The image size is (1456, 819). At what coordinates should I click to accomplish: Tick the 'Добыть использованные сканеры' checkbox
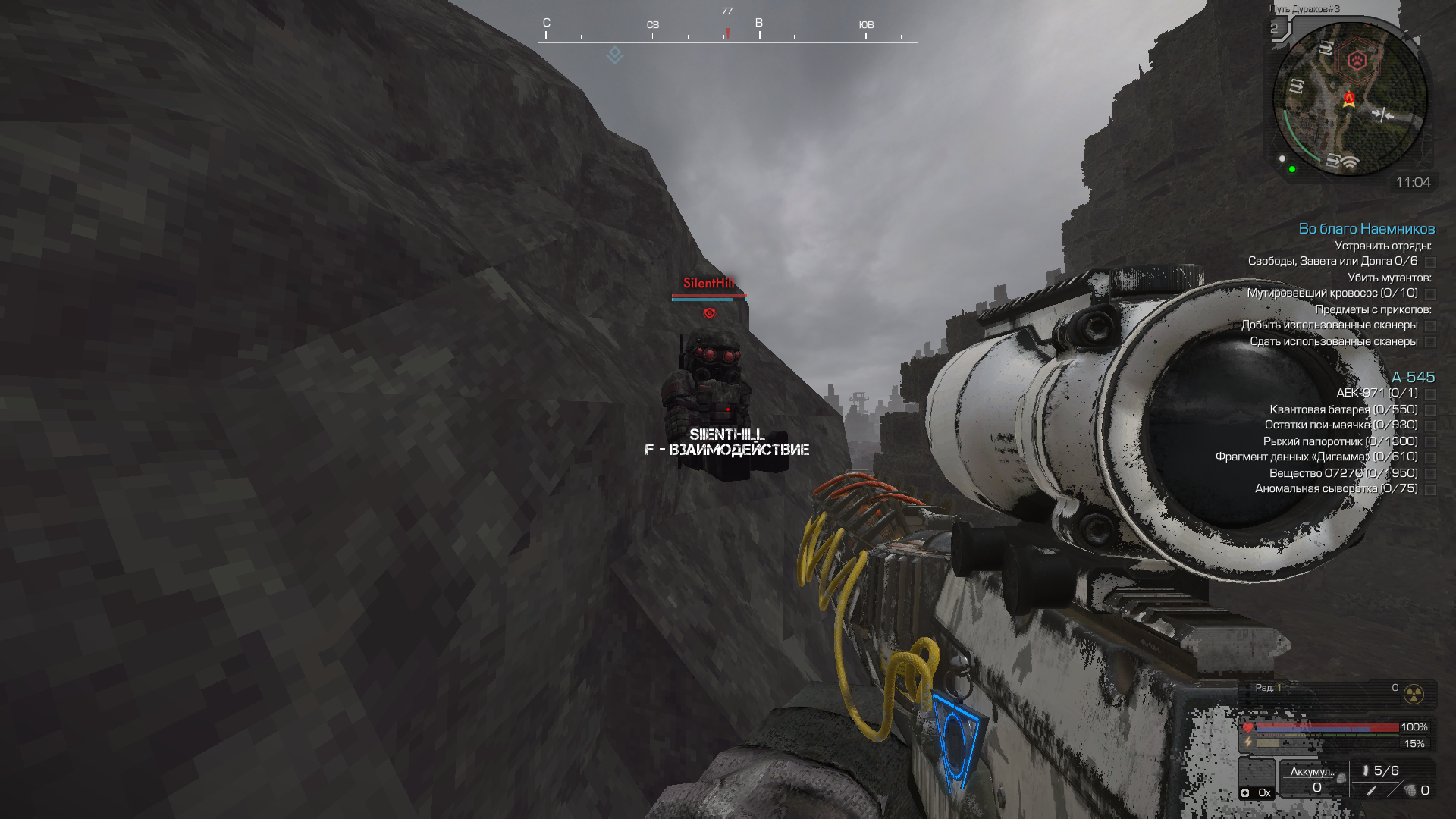(1430, 326)
